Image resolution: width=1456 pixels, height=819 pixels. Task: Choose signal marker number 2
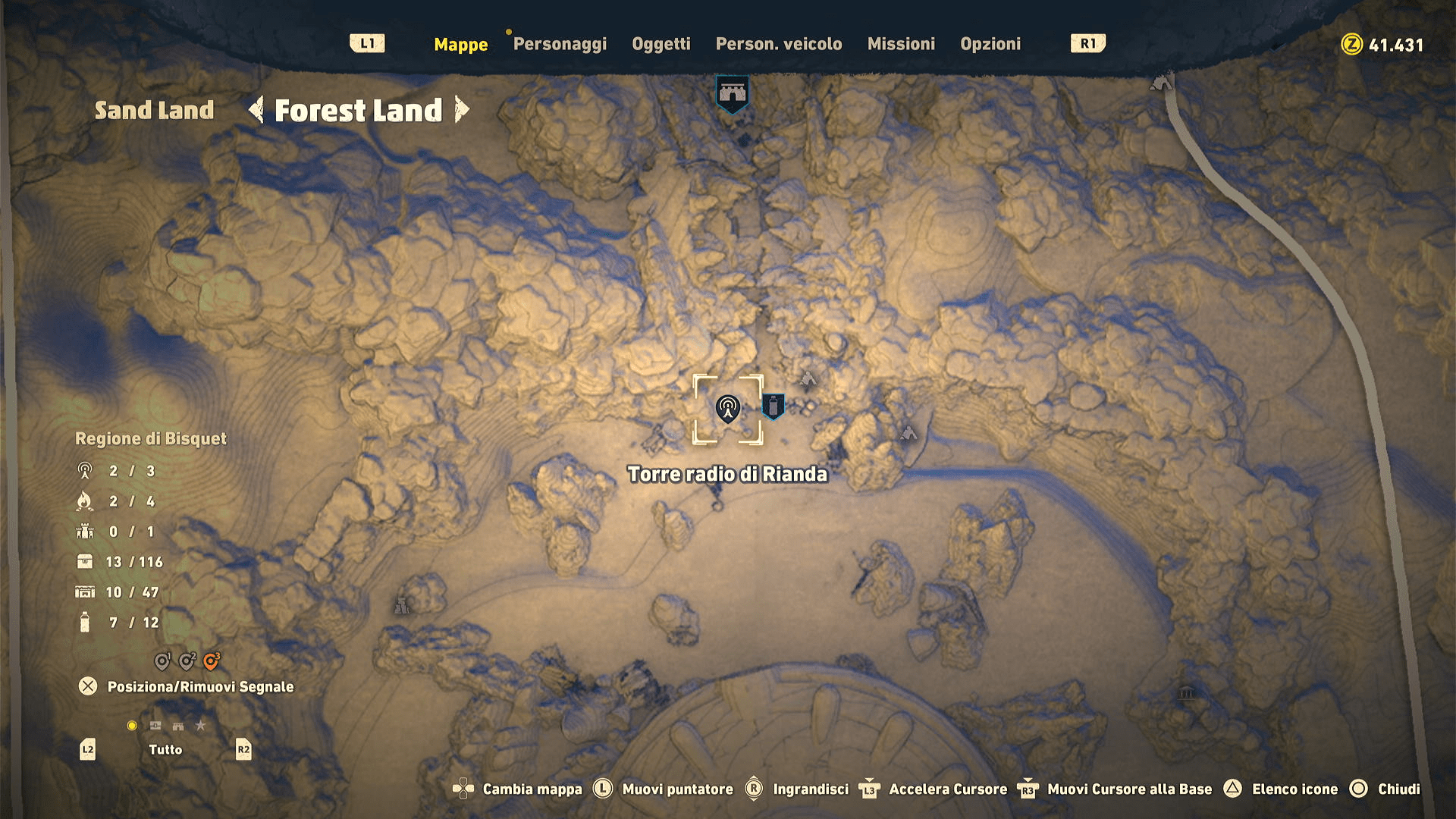click(187, 661)
